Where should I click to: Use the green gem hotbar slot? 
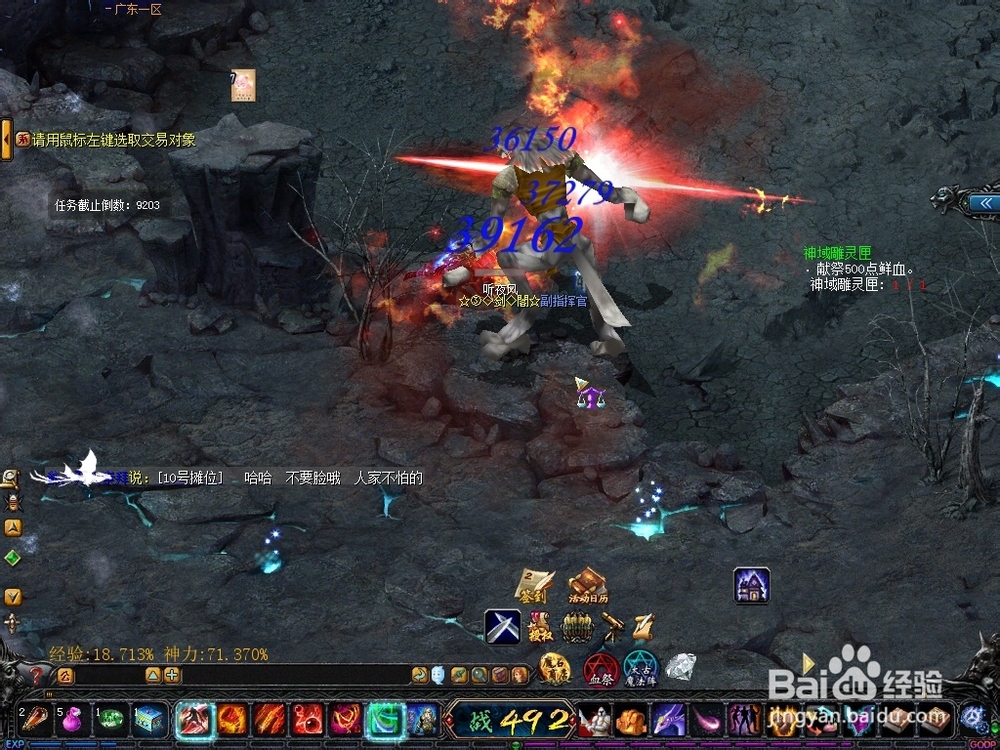click(112, 720)
